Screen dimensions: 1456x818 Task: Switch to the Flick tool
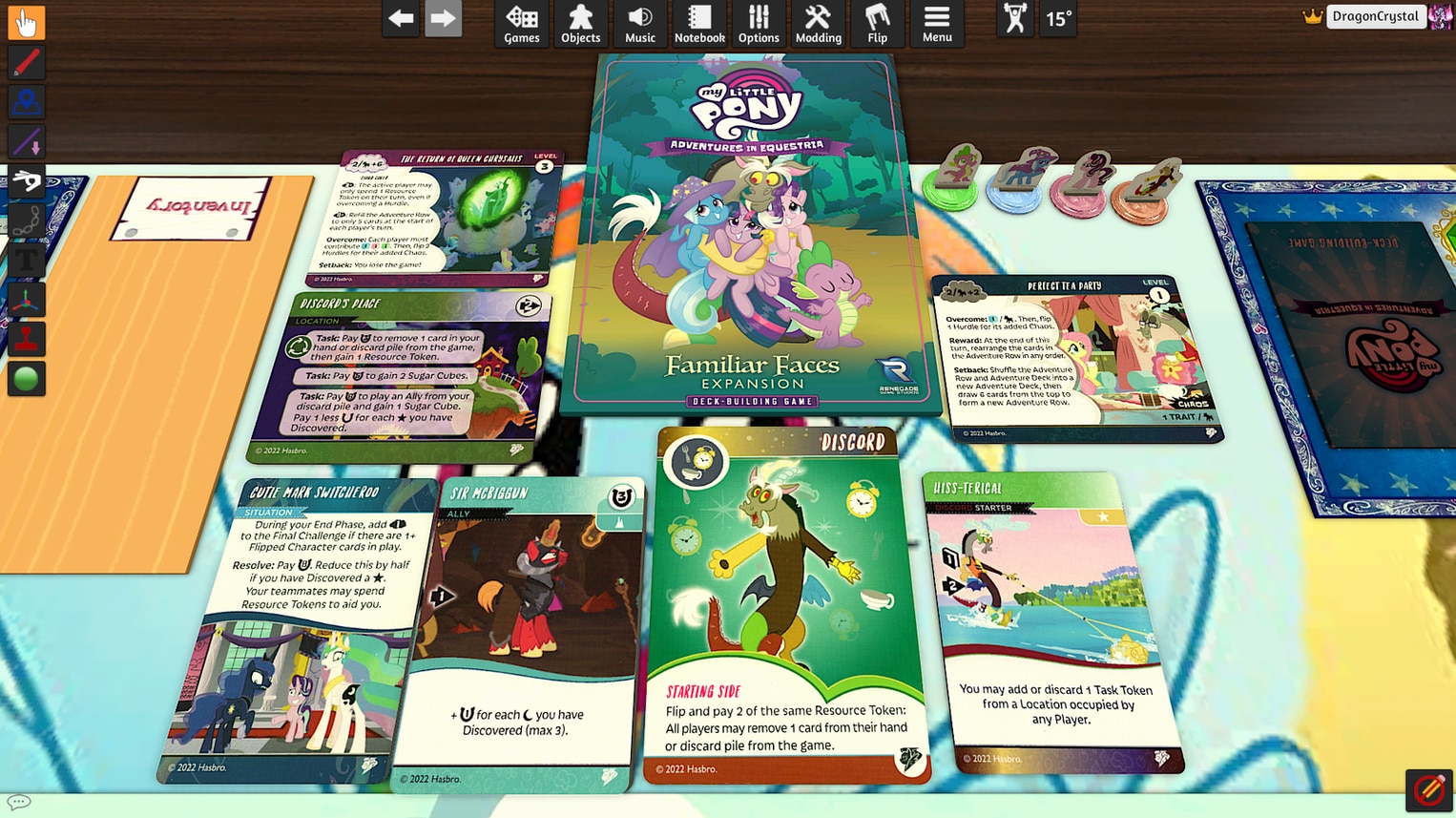tap(26, 181)
